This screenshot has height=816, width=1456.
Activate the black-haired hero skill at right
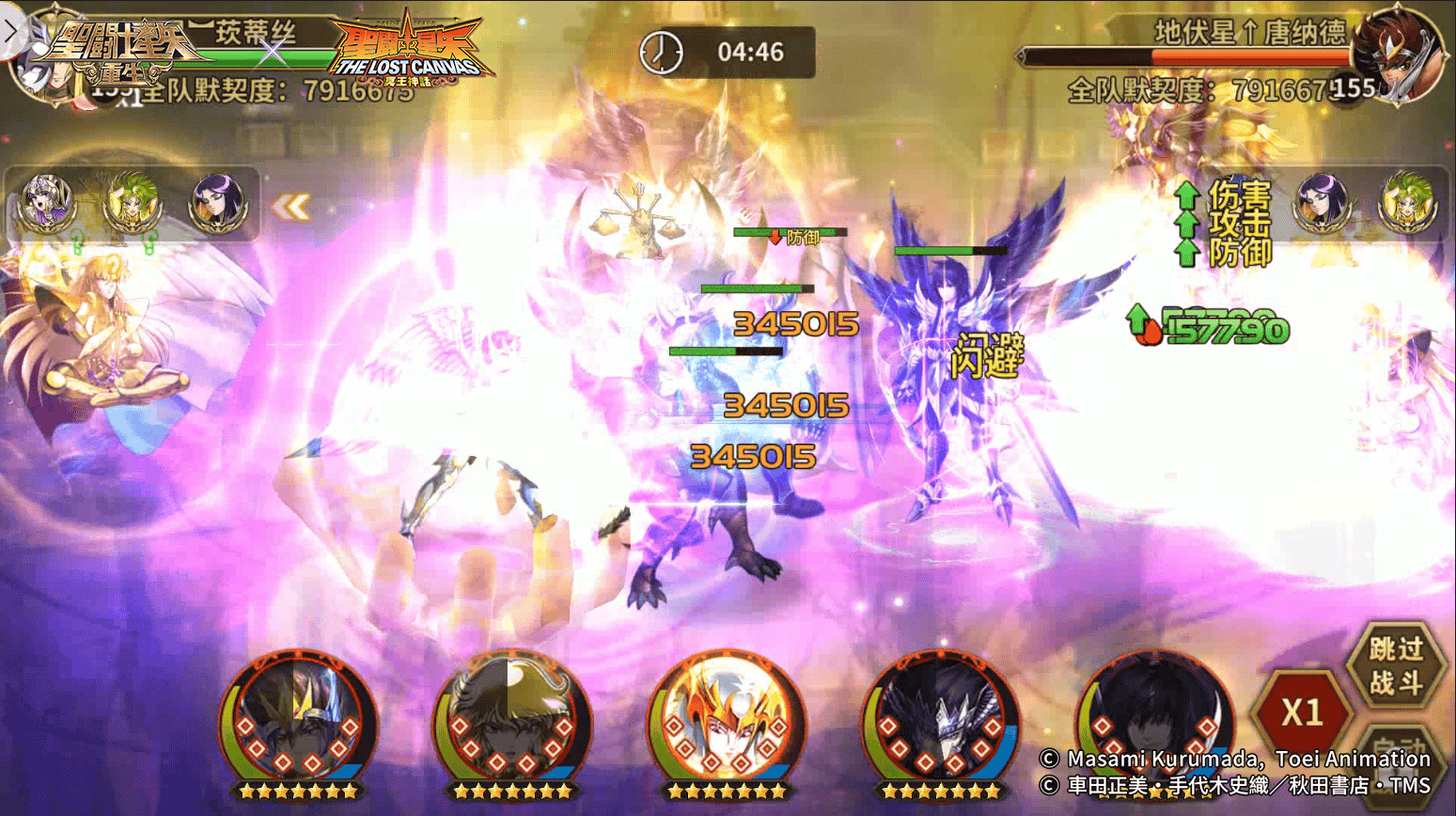(x=1153, y=719)
